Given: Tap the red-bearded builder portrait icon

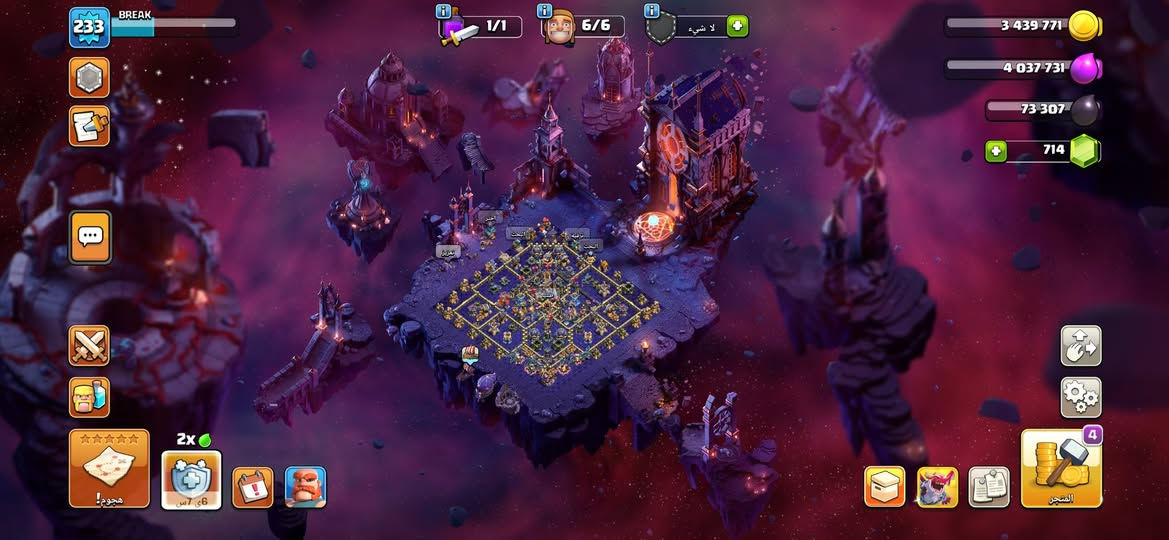Looking at the screenshot, I should [x=305, y=487].
